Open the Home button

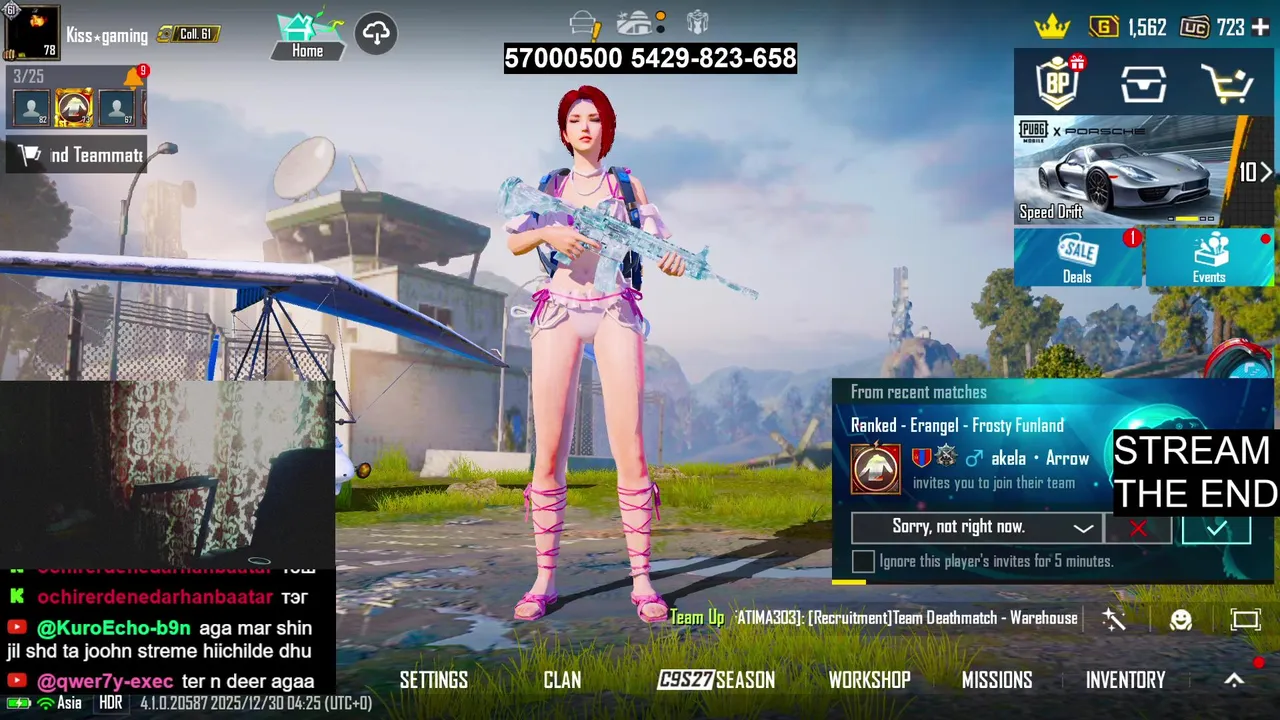307,35
